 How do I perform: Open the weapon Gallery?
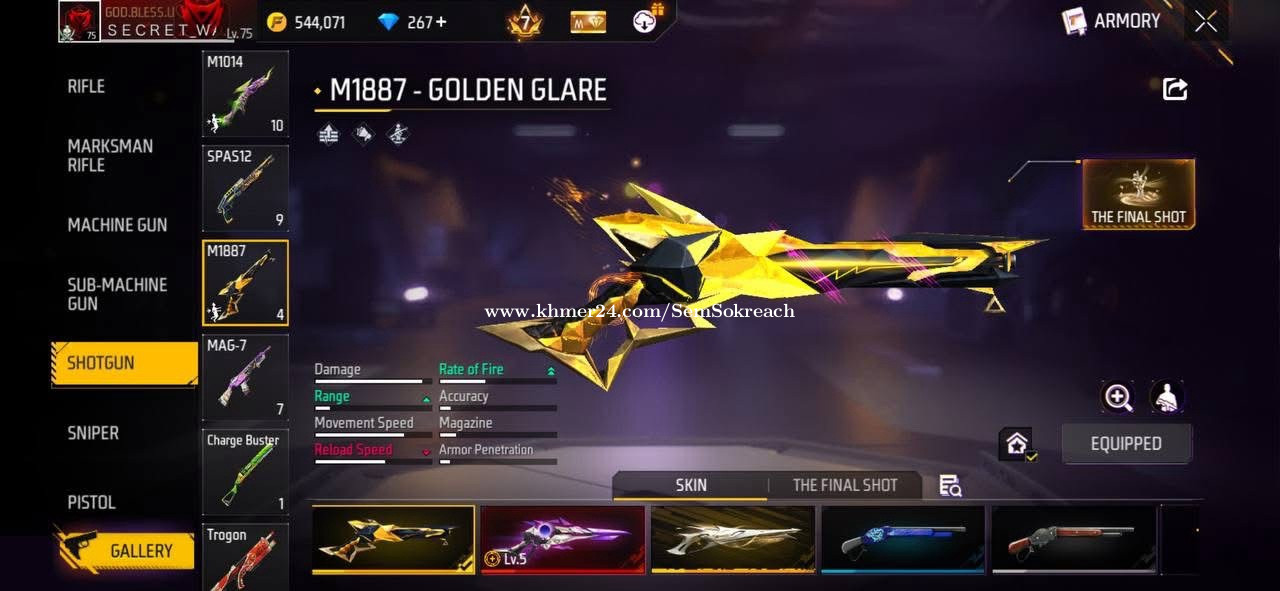tap(126, 551)
